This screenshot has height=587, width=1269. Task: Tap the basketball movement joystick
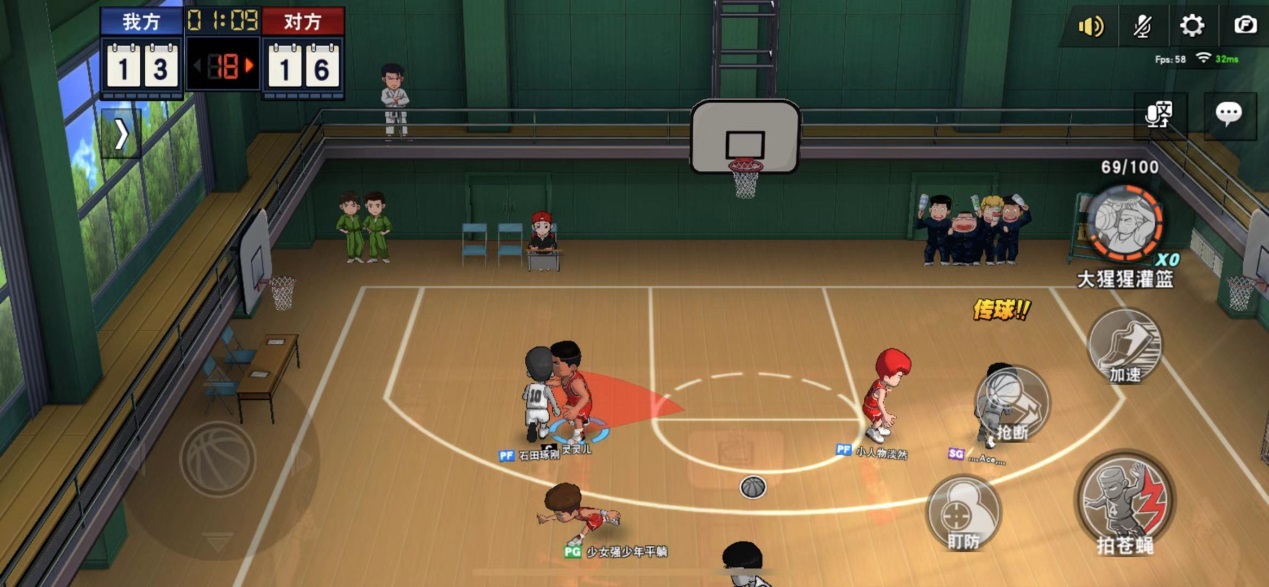pos(218,459)
